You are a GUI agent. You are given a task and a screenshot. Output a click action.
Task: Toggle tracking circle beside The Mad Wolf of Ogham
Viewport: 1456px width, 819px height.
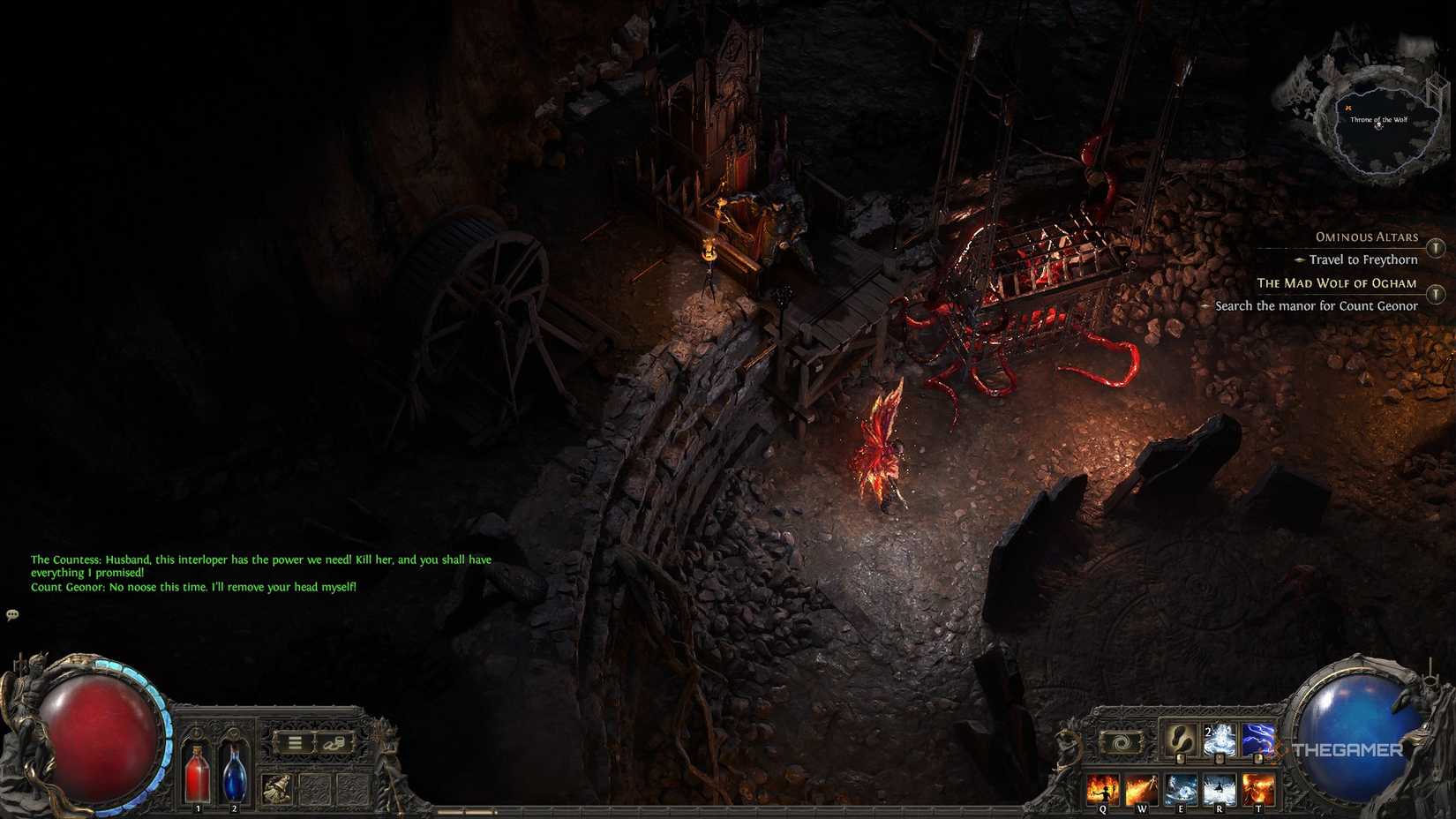(x=1435, y=292)
